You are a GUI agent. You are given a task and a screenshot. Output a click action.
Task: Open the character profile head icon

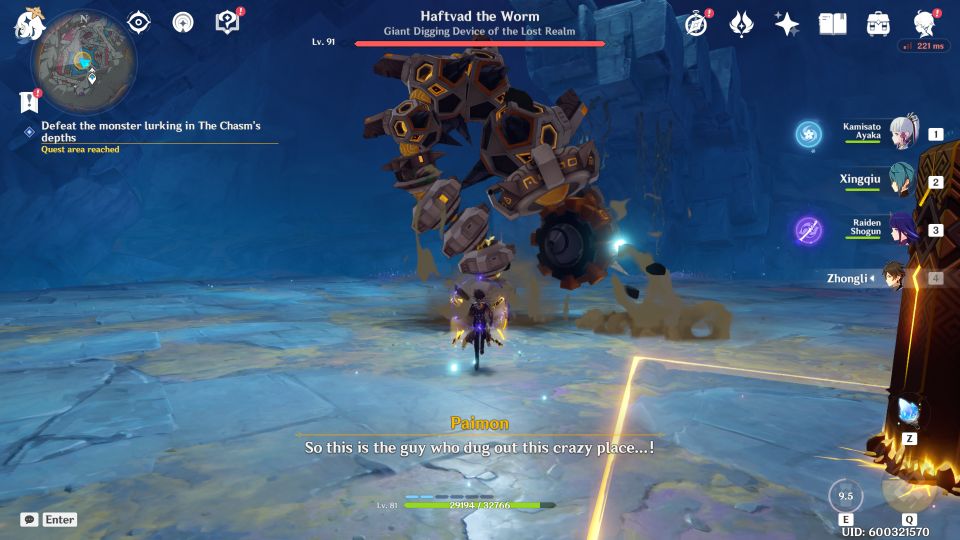coord(924,24)
